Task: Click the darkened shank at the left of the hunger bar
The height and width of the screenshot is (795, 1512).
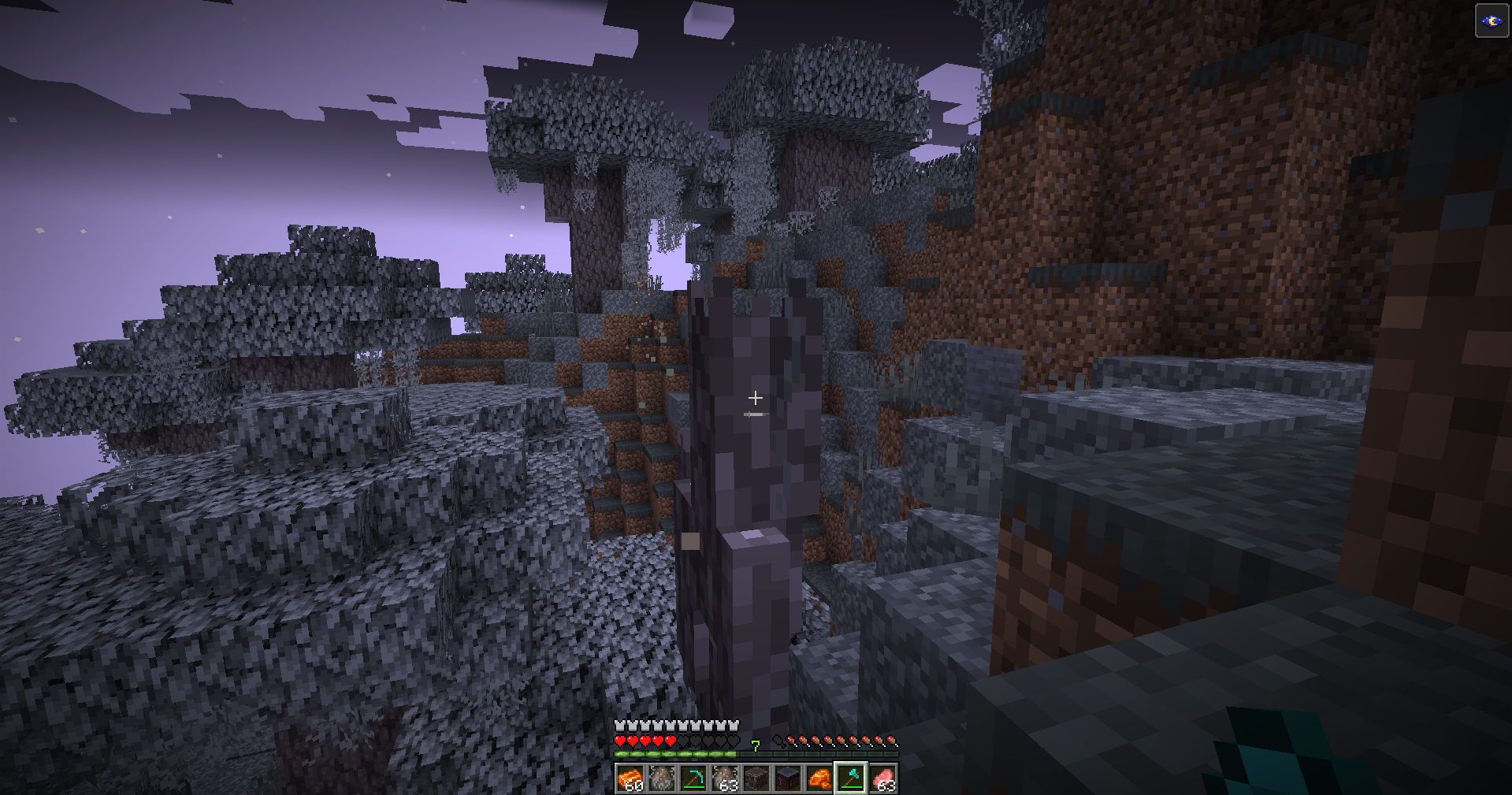Action: (778, 741)
